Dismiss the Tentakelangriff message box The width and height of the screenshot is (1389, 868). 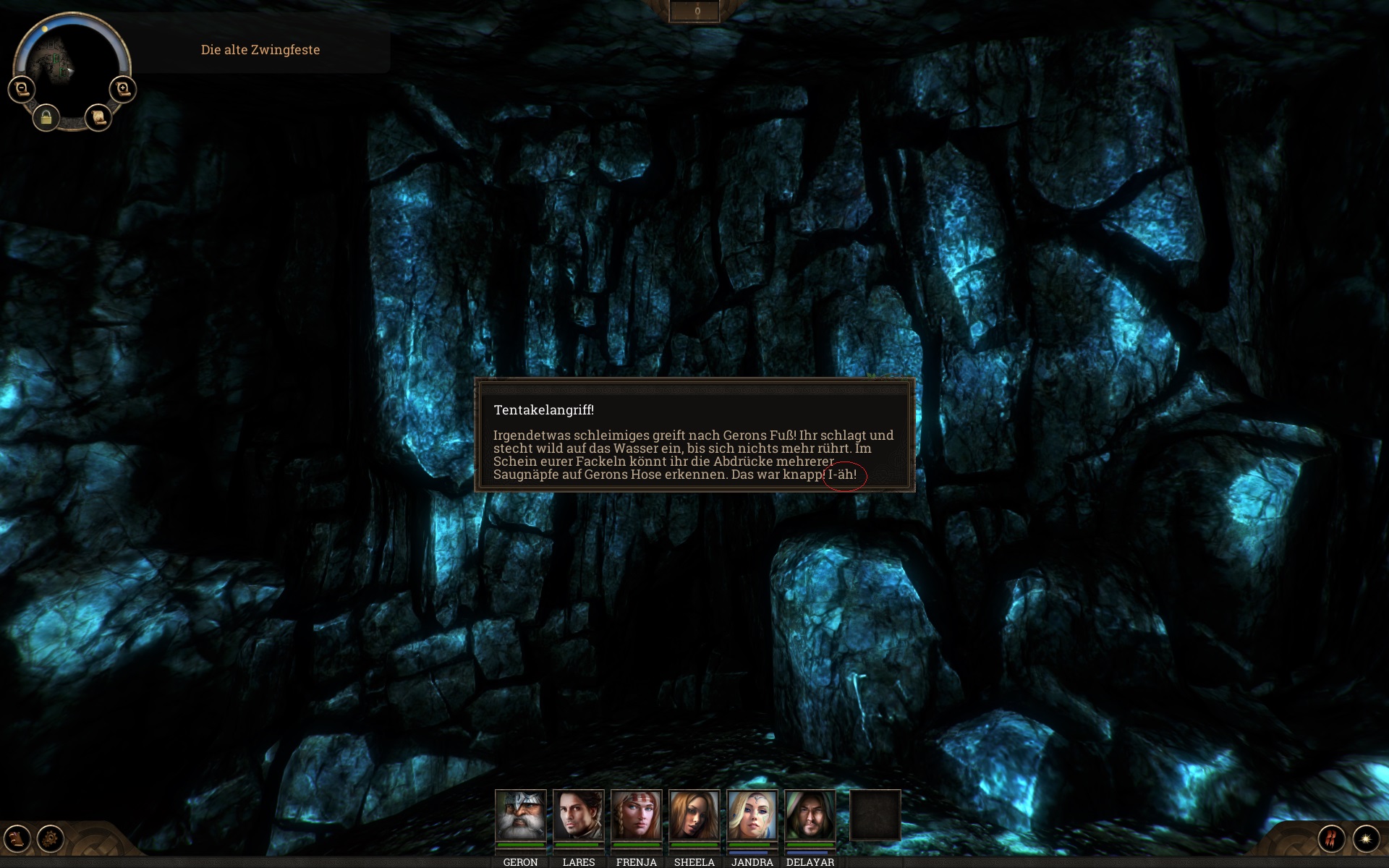pyautogui.click(x=694, y=435)
